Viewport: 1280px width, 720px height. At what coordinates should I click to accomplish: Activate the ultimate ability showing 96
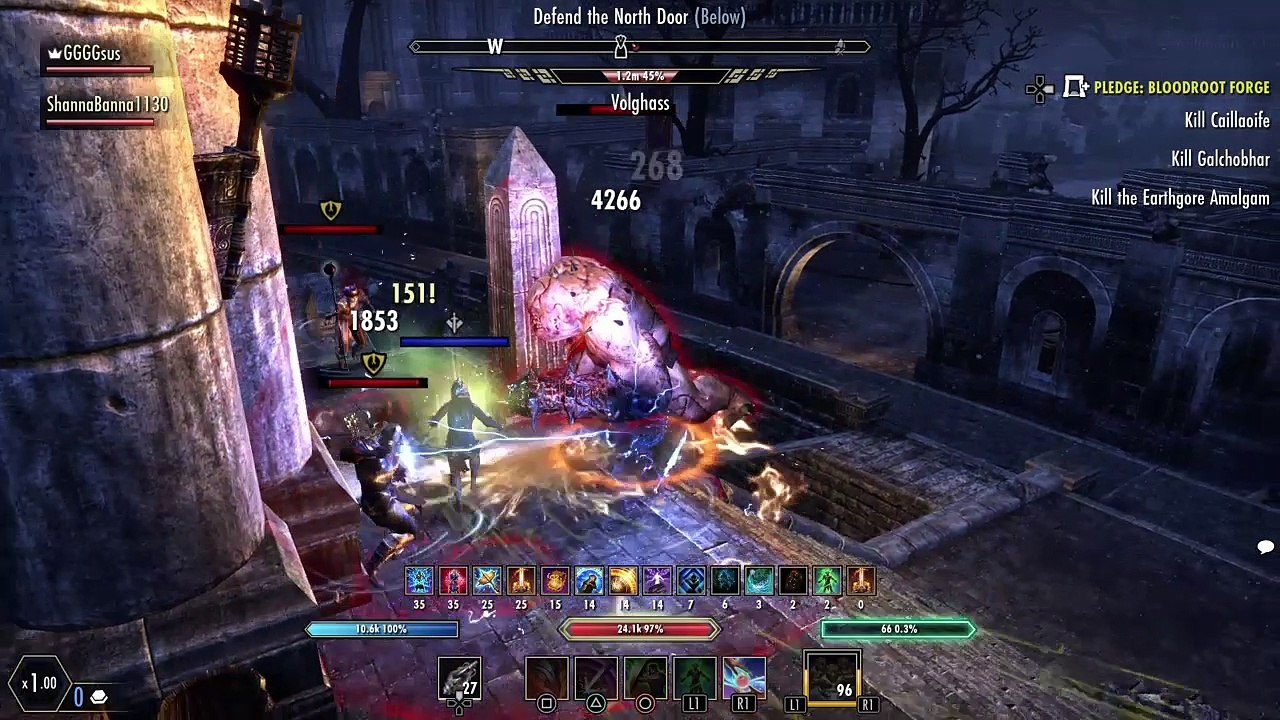pos(832,678)
